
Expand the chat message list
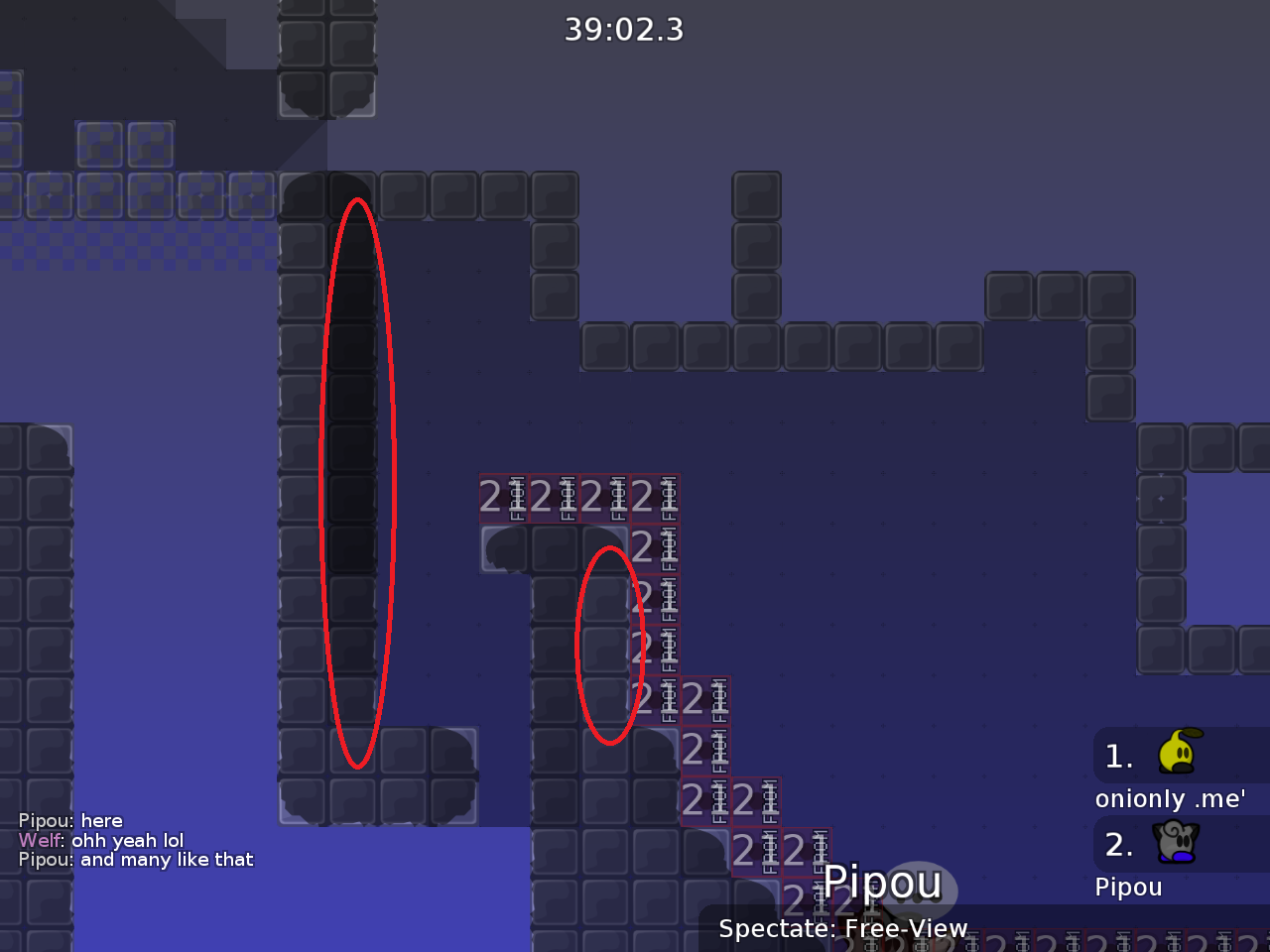[136, 840]
